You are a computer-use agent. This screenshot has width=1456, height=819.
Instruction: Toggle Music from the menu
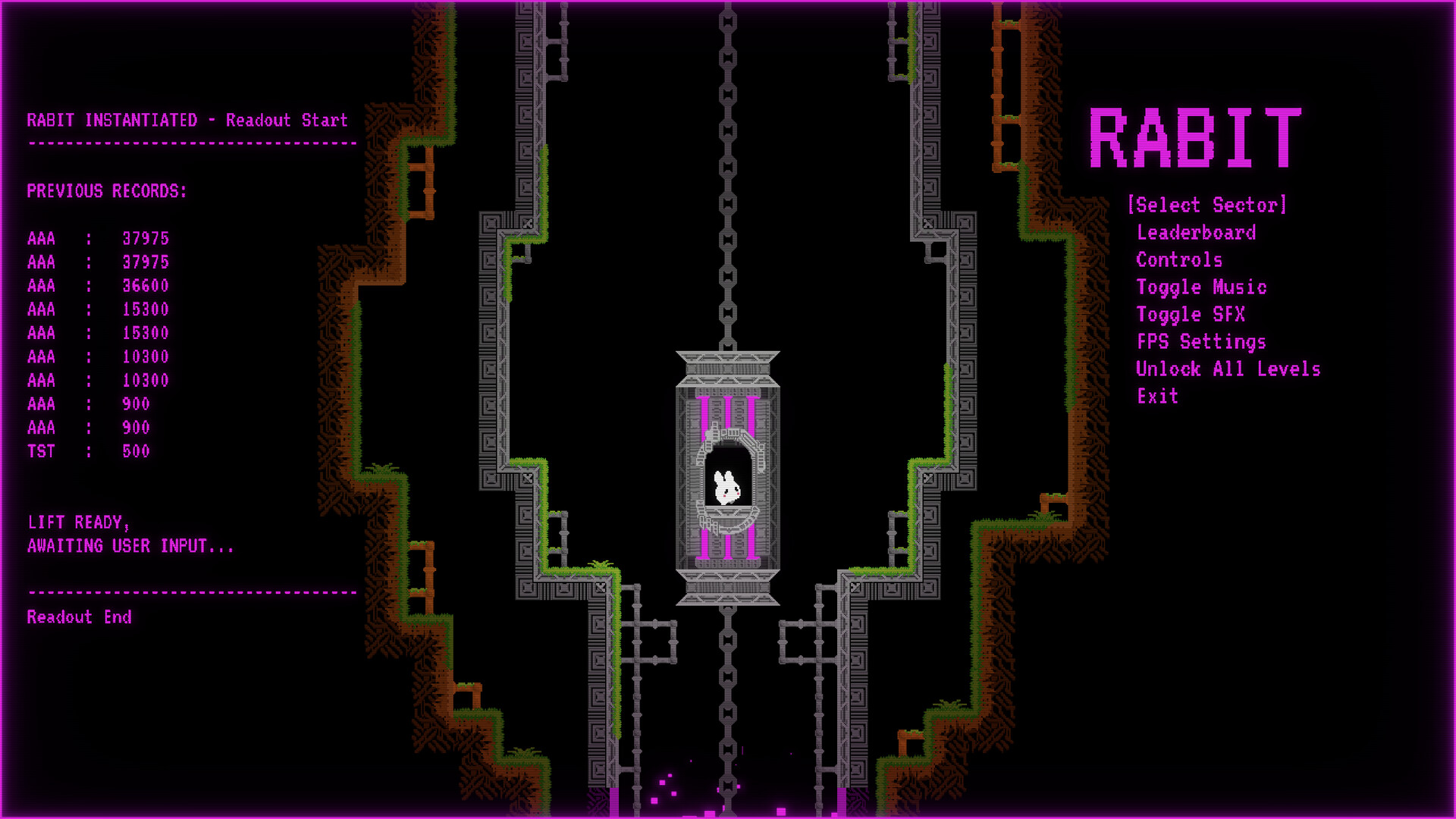1201,287
